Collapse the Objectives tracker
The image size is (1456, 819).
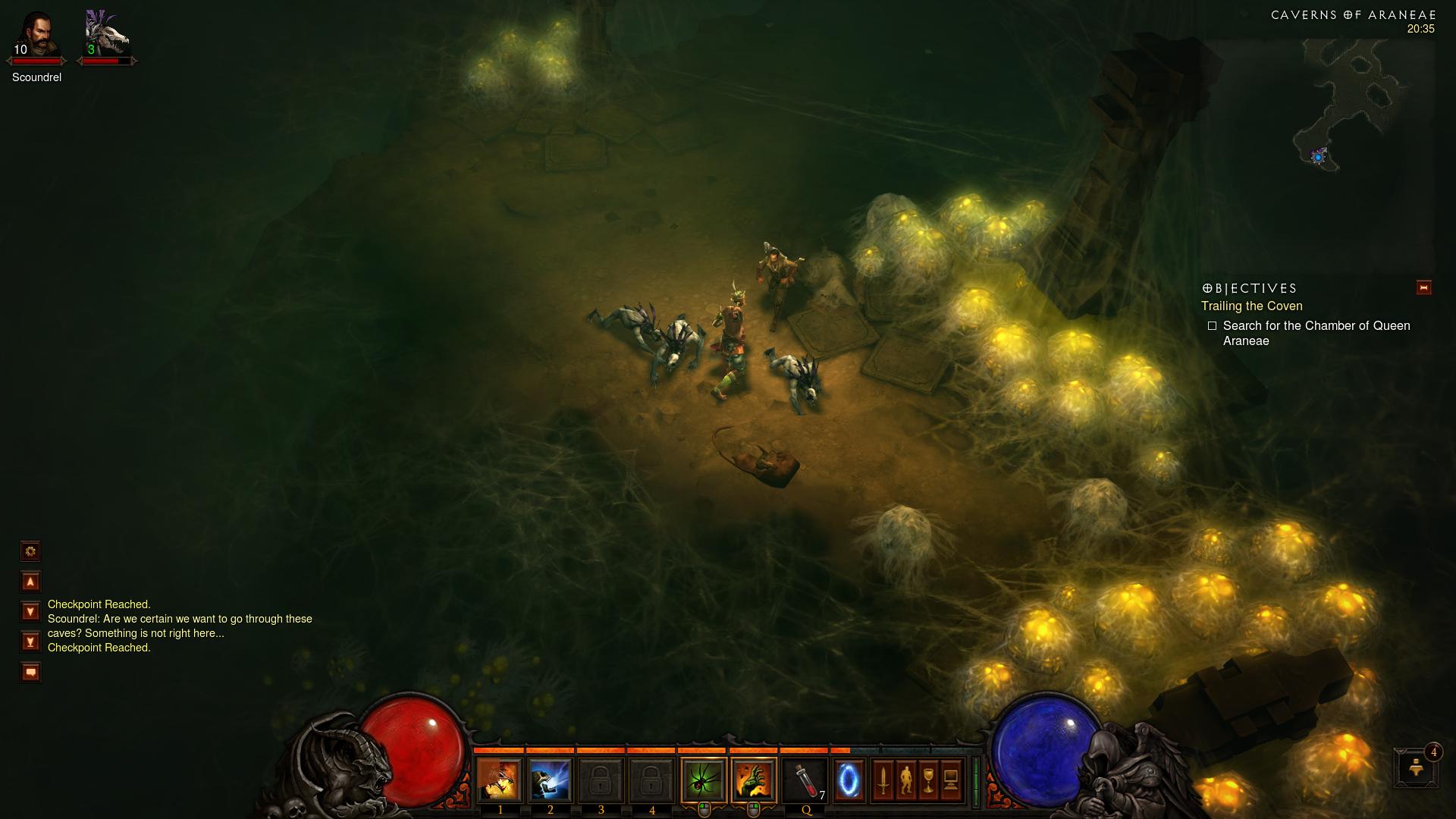tap(1423, 287)
